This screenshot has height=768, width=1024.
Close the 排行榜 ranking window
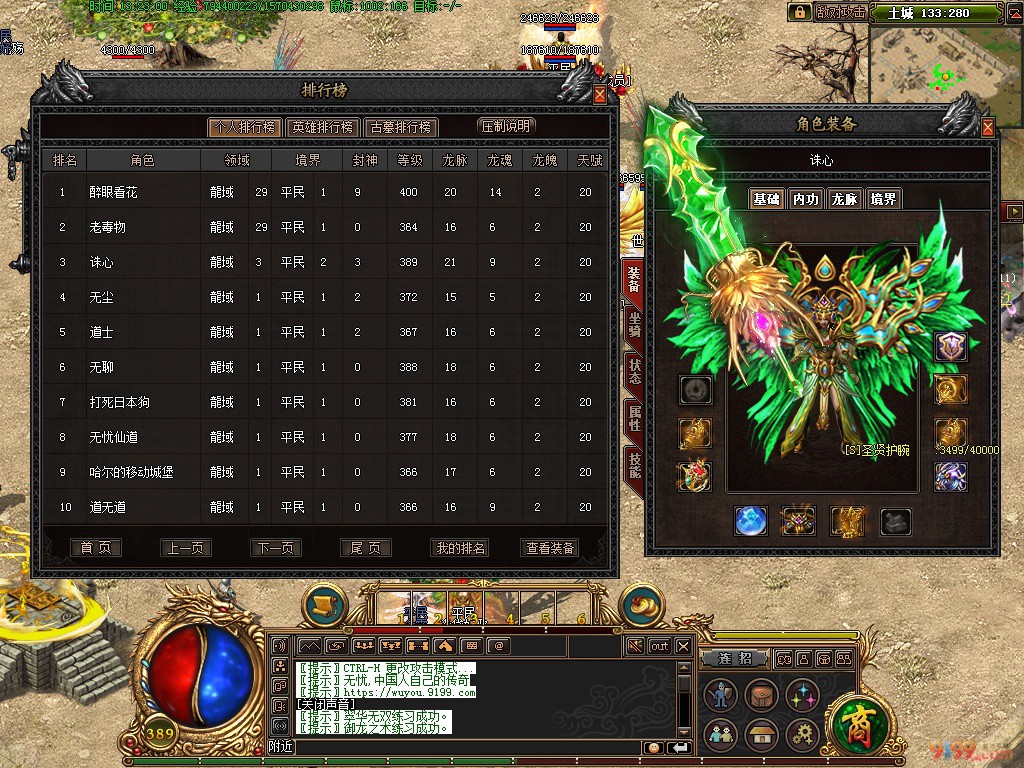tap(600, 94)
